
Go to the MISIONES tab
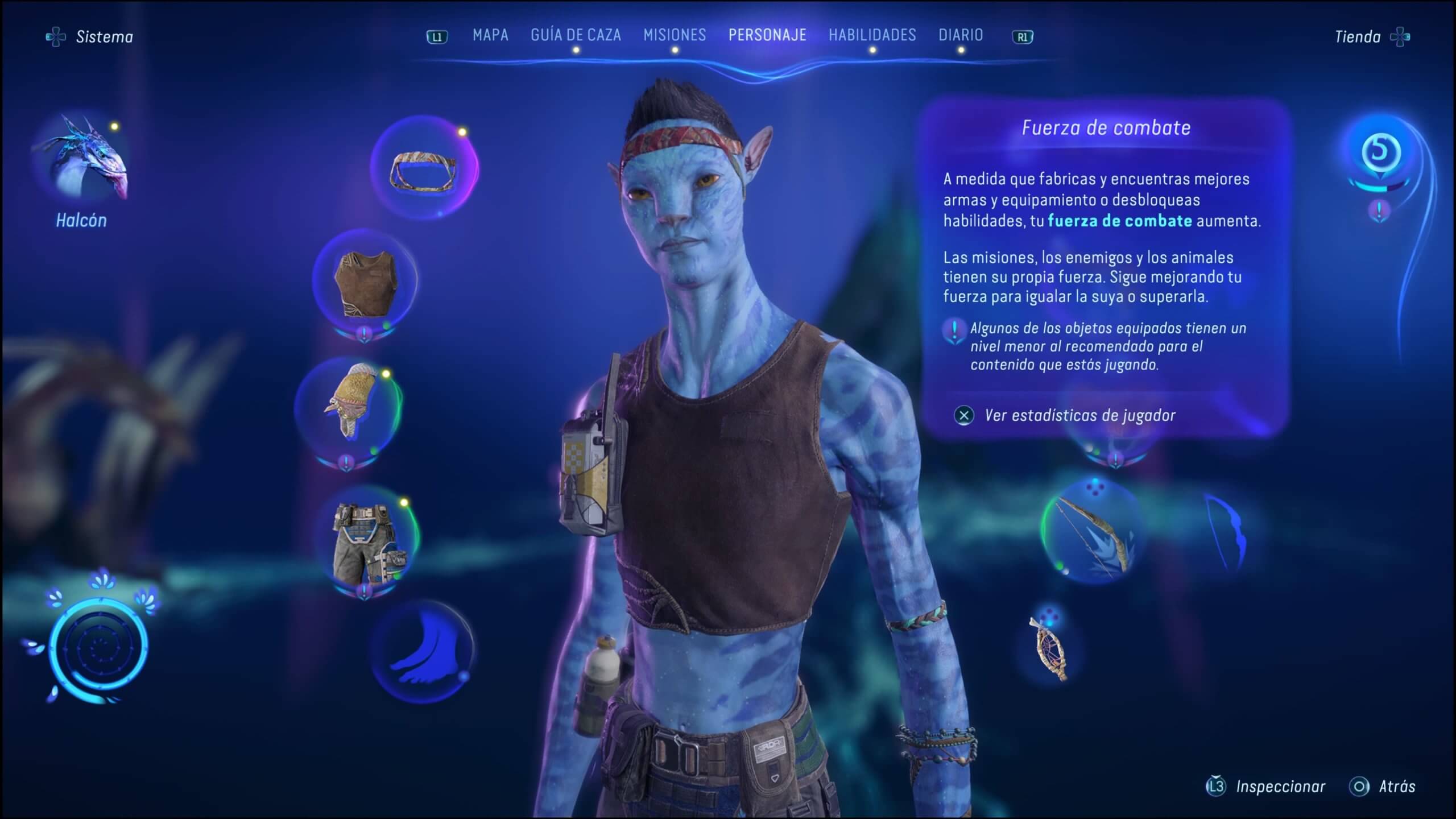[x=675, y=35]
